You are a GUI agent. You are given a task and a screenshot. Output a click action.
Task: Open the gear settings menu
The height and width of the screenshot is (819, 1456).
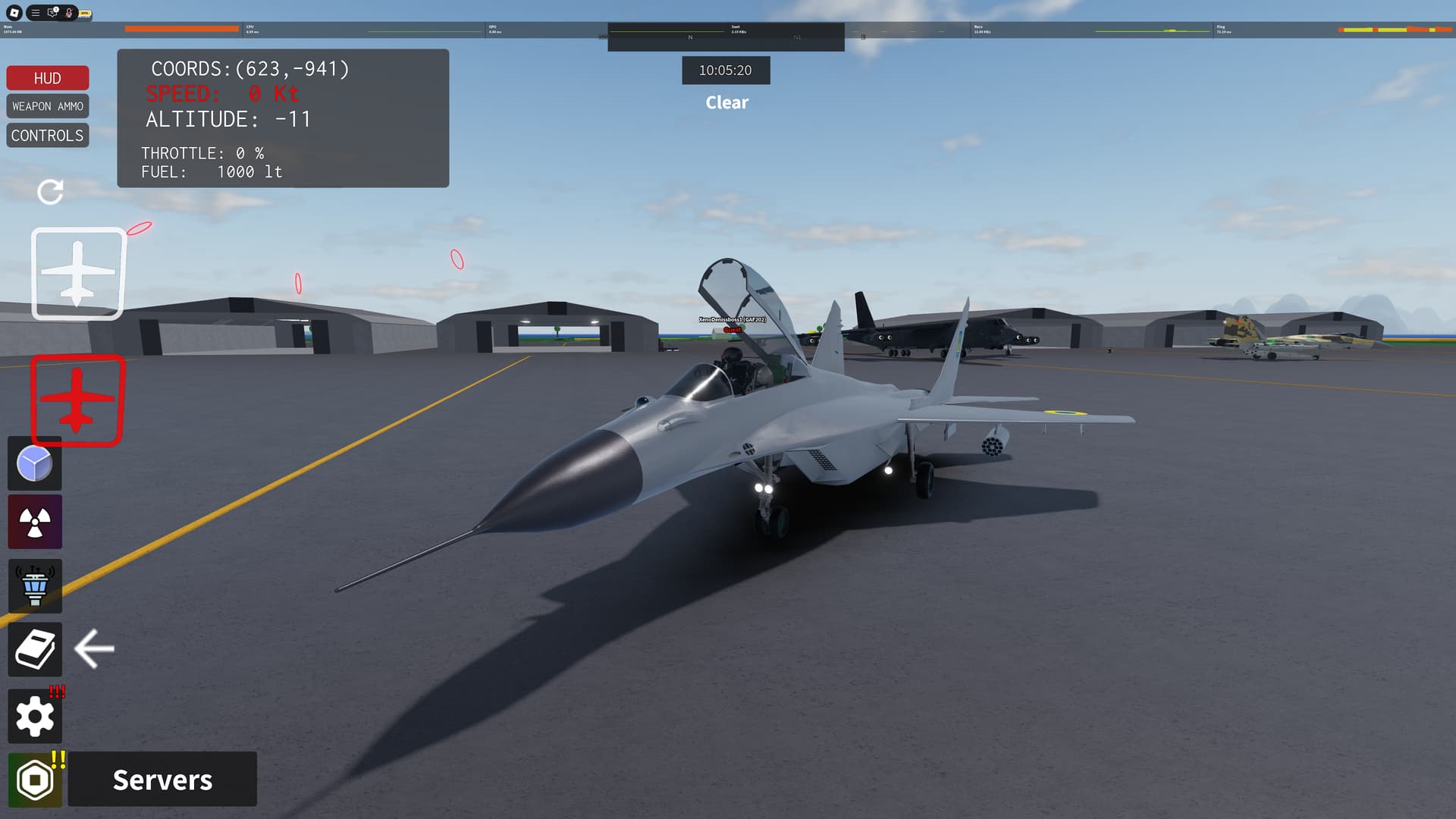coord(35,717)
